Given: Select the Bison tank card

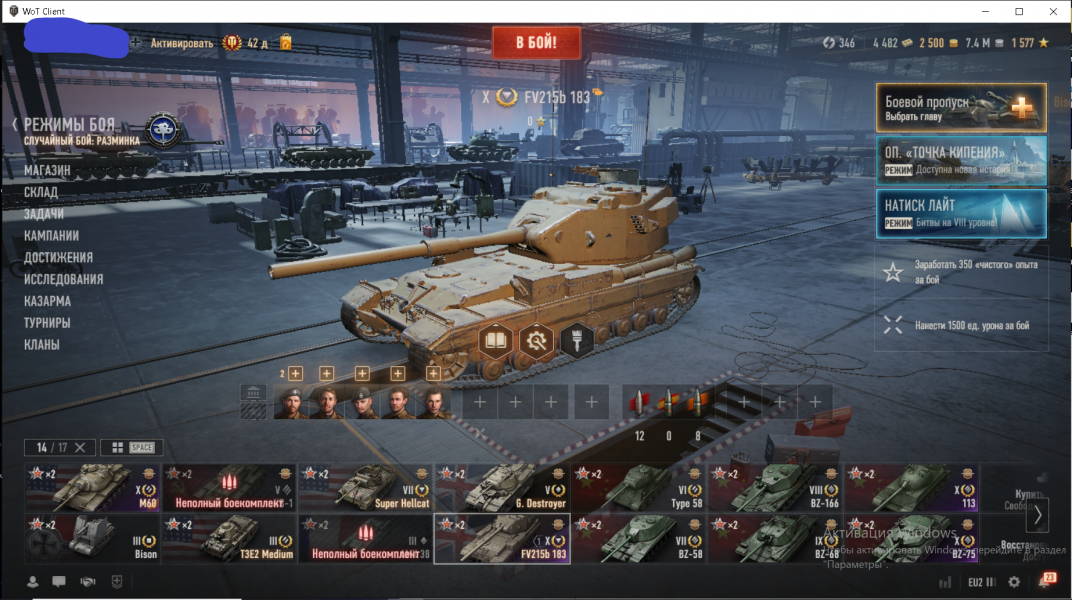Looking at the screenshot, I should (92, 539).
